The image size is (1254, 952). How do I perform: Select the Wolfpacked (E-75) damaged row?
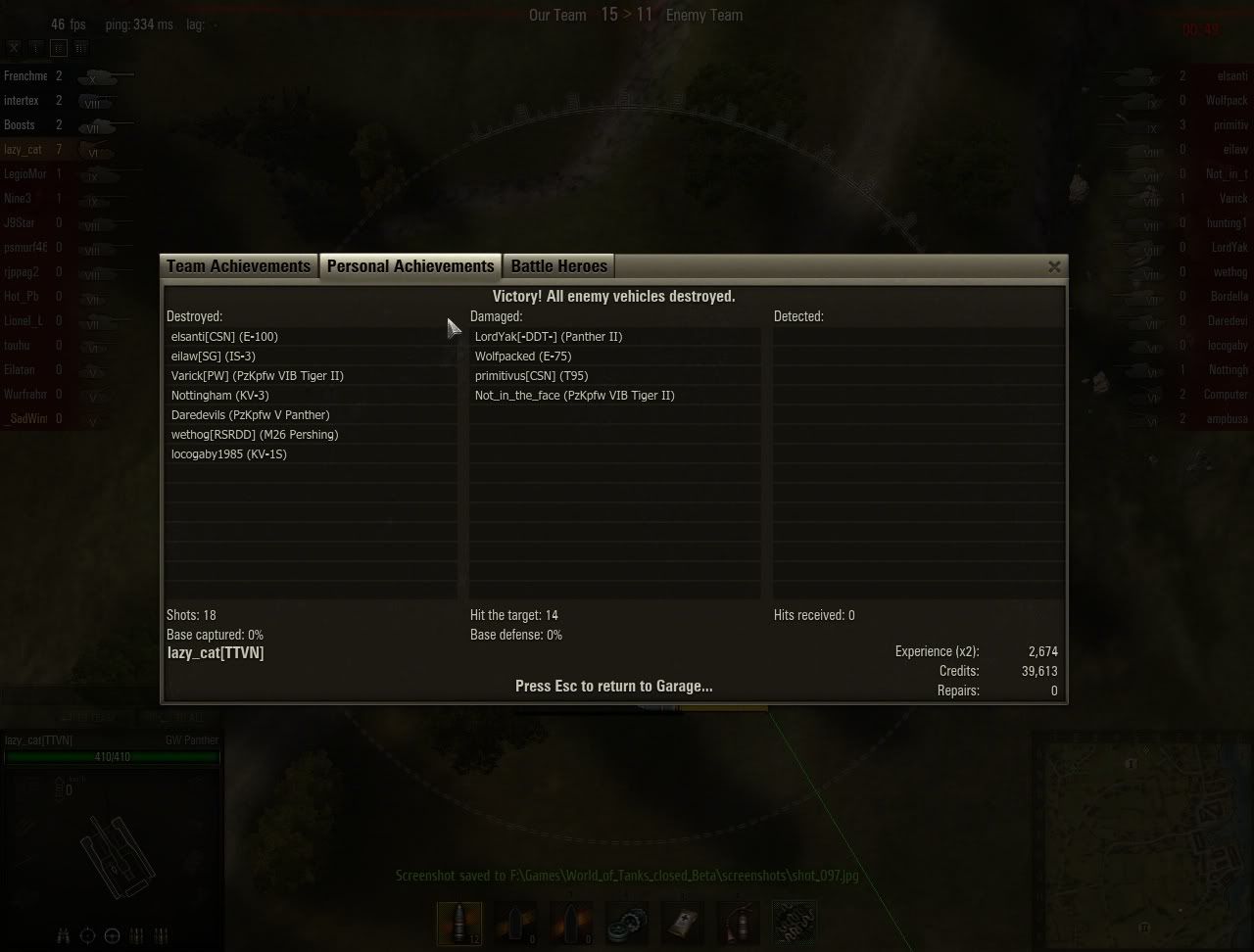[522, 357]
